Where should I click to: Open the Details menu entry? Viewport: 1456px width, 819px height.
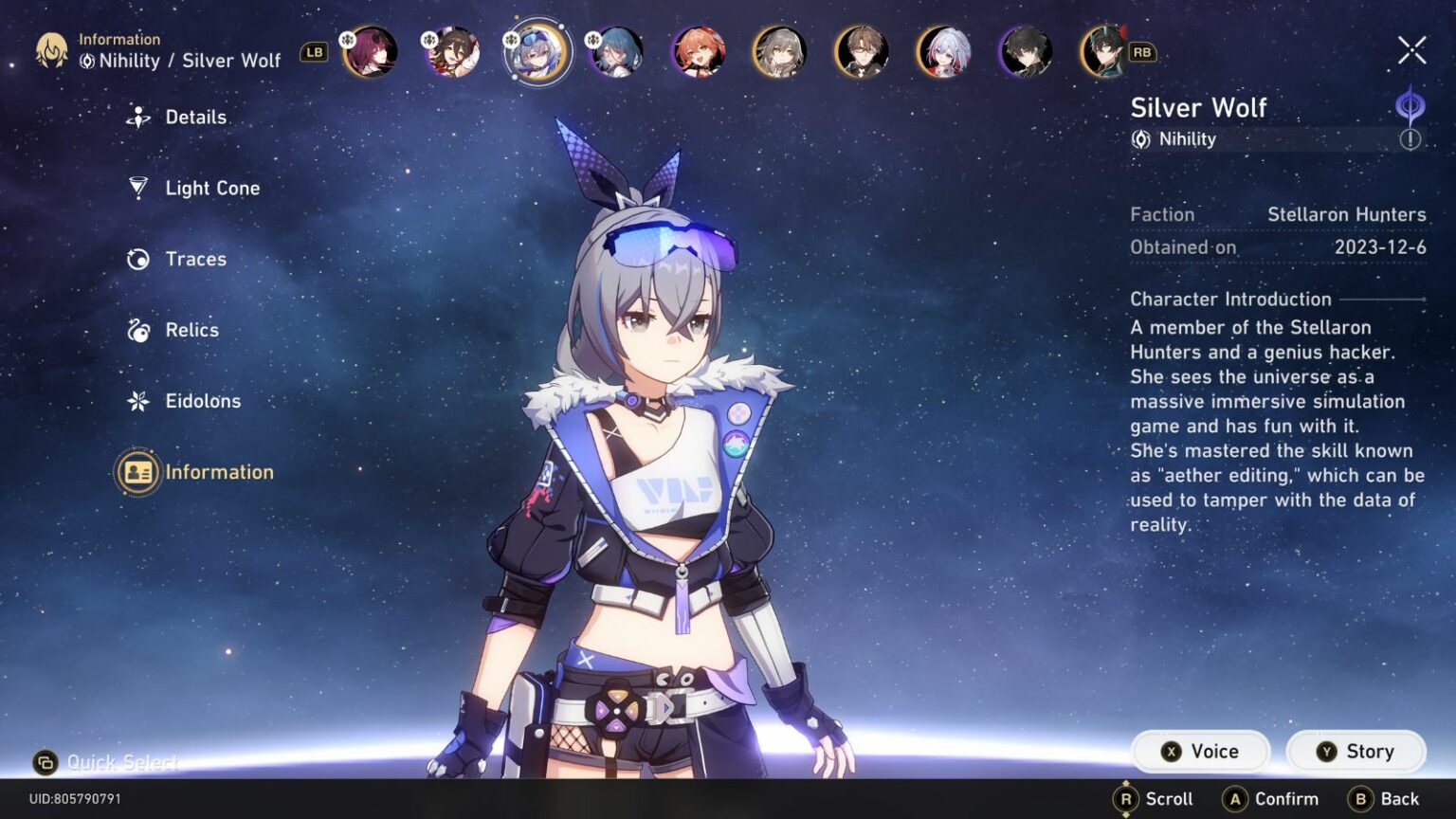[x=194, y=118]
